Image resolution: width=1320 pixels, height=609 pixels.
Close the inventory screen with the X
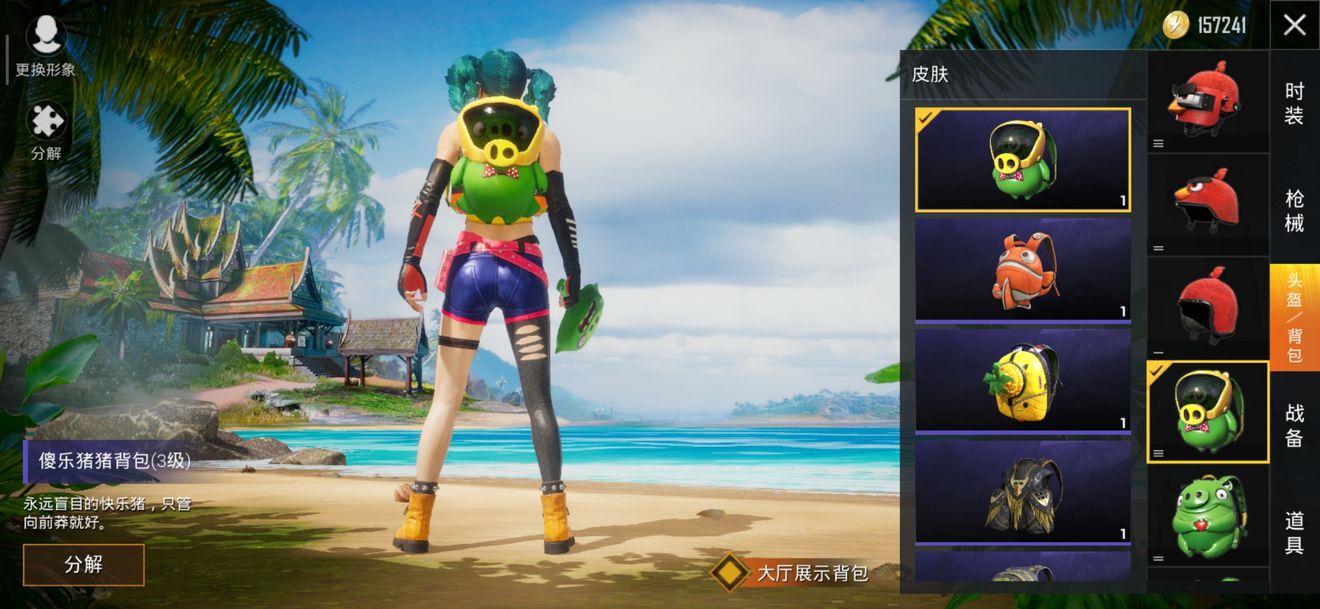[1294, 25]
